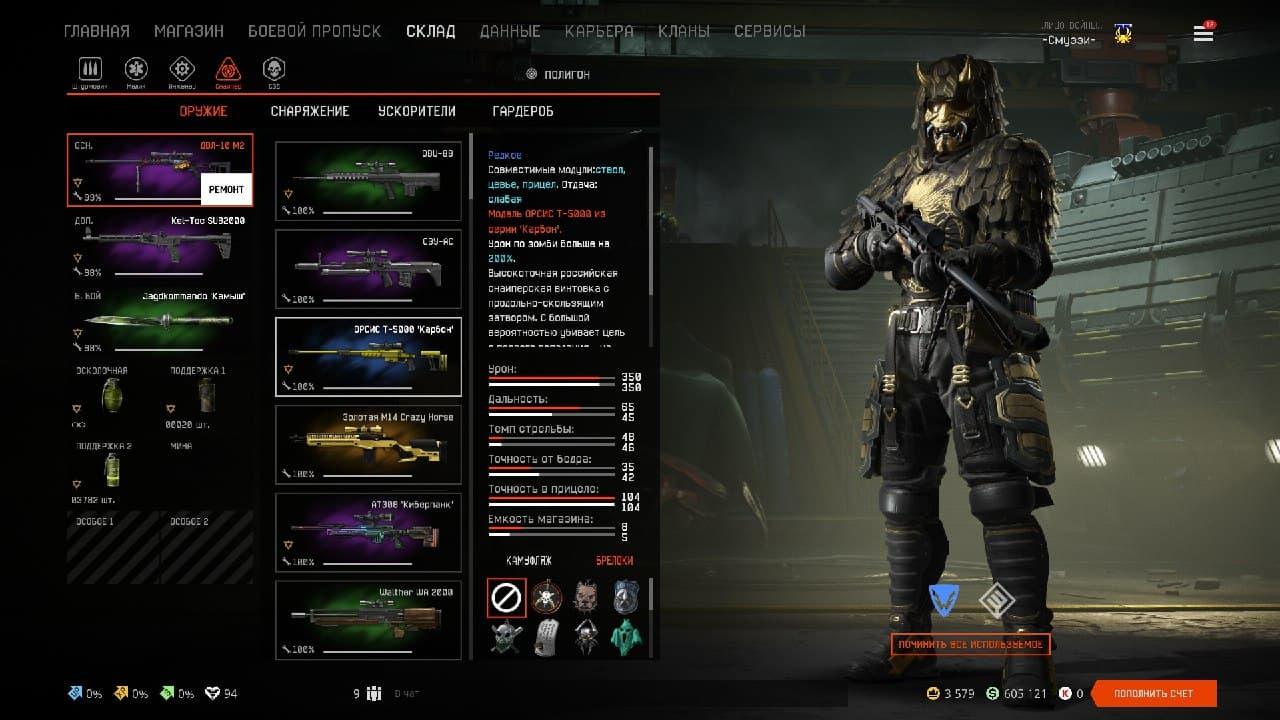This screenshot has height=720, width=1280.
Task: Open the hamburger menu with notifications
Action: tap(1203, 33)
